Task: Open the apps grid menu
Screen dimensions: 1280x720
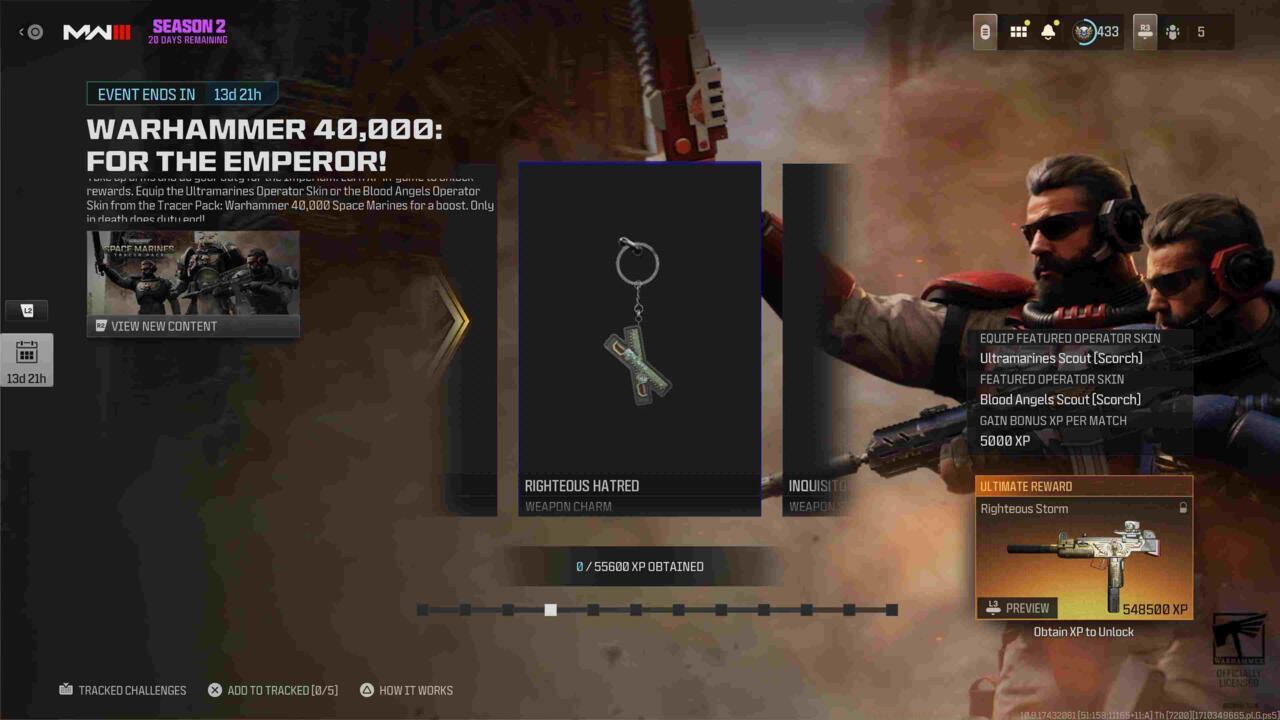Action: point(1018,31)
